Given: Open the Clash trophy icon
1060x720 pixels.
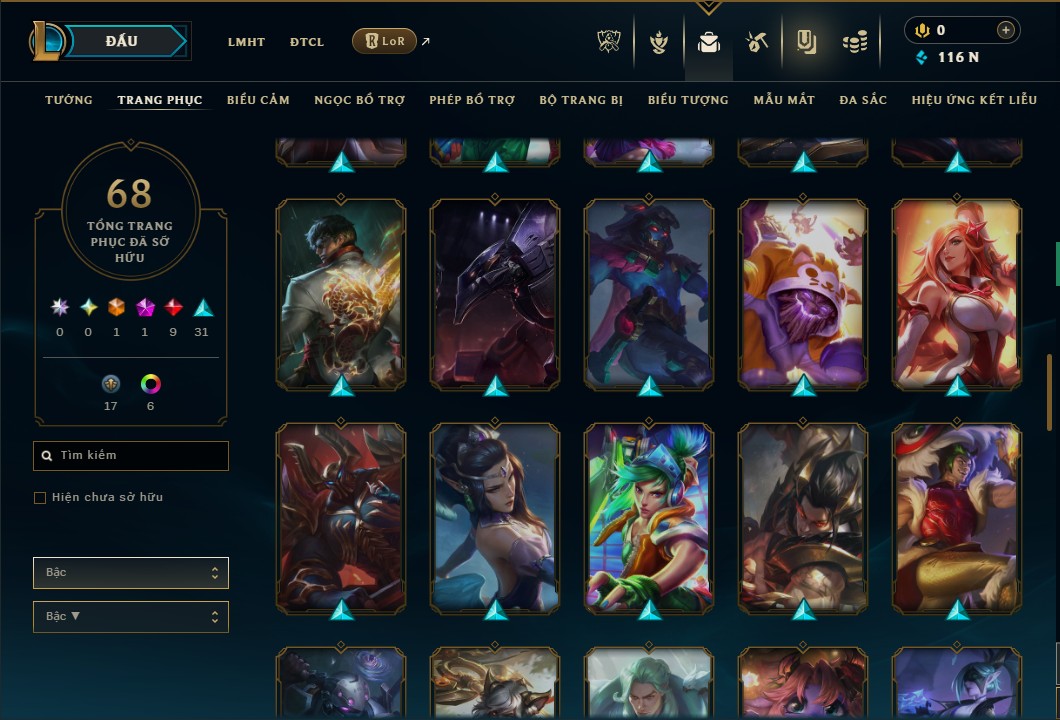Looking at the screenshot, I should 609,42.
